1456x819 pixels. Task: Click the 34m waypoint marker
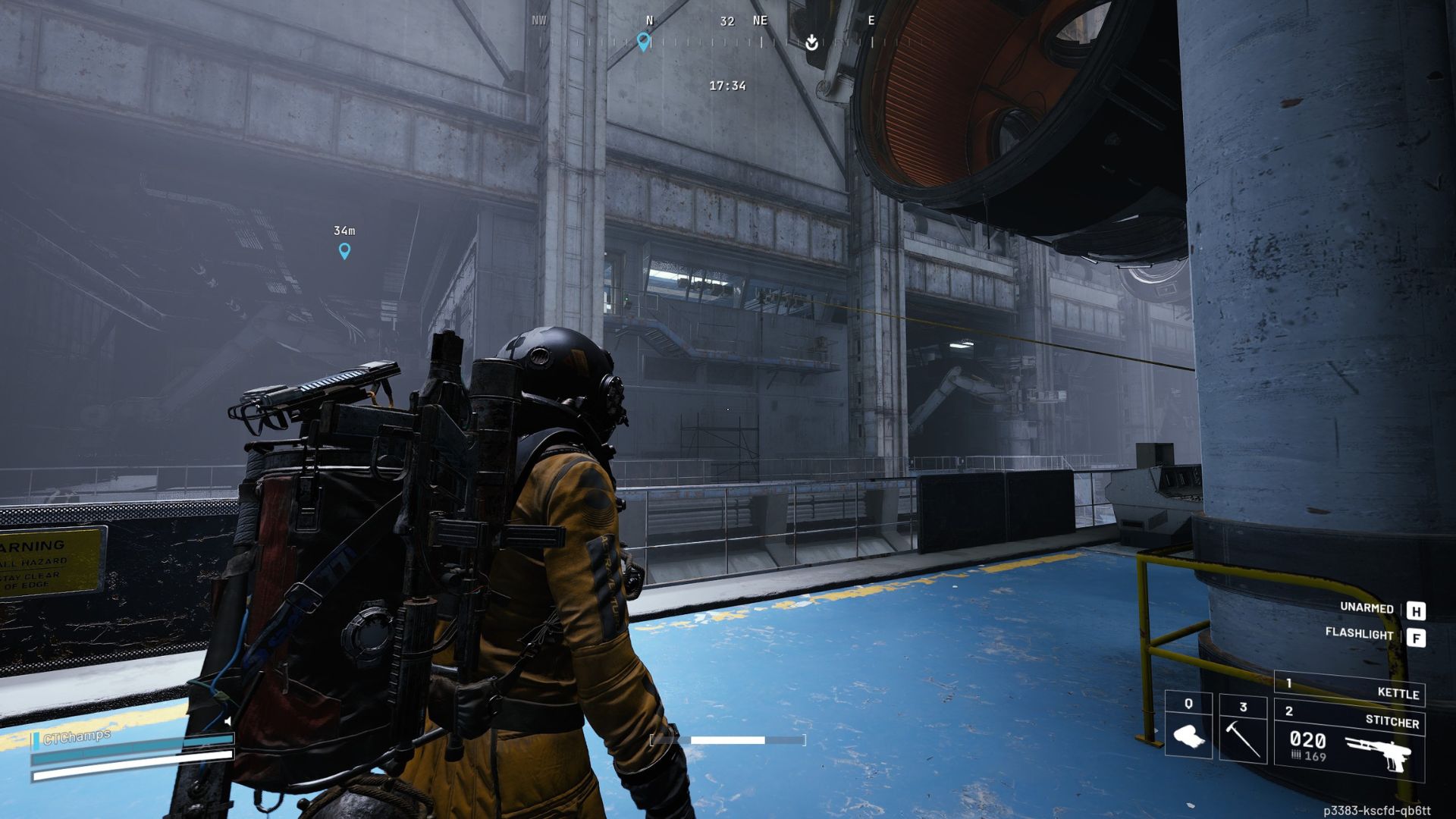coord(344,250)
